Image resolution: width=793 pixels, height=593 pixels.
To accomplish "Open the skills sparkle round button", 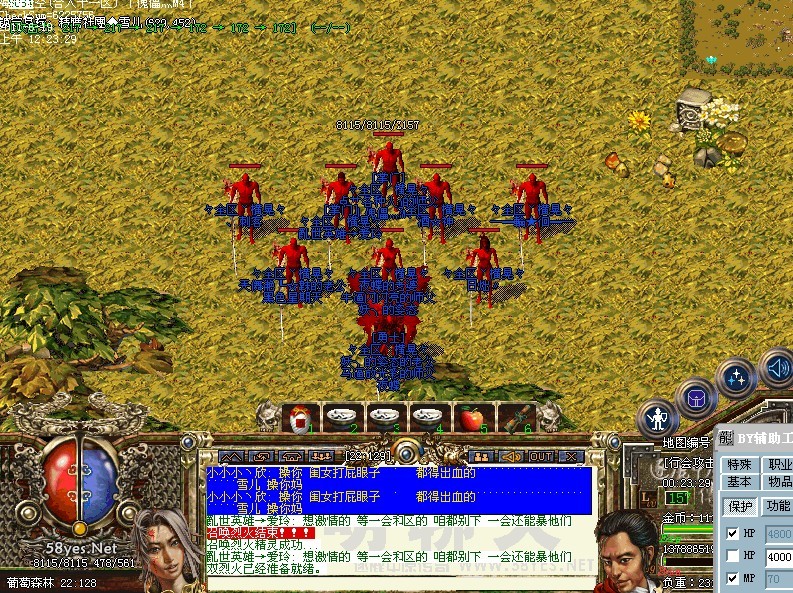I will click(737, 378).
